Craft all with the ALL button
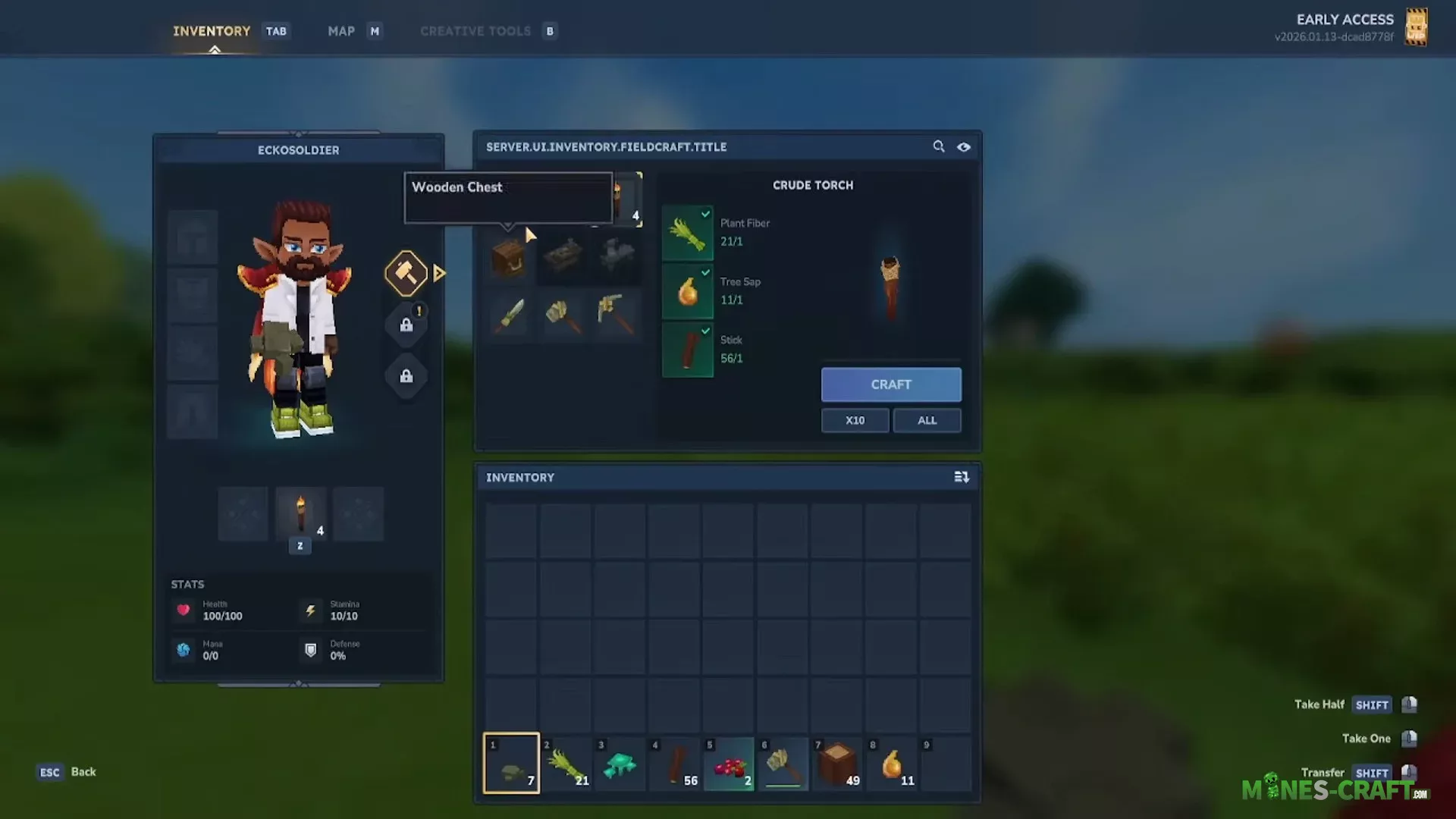This screenshot has width=1456, height=819. (927, 420)
